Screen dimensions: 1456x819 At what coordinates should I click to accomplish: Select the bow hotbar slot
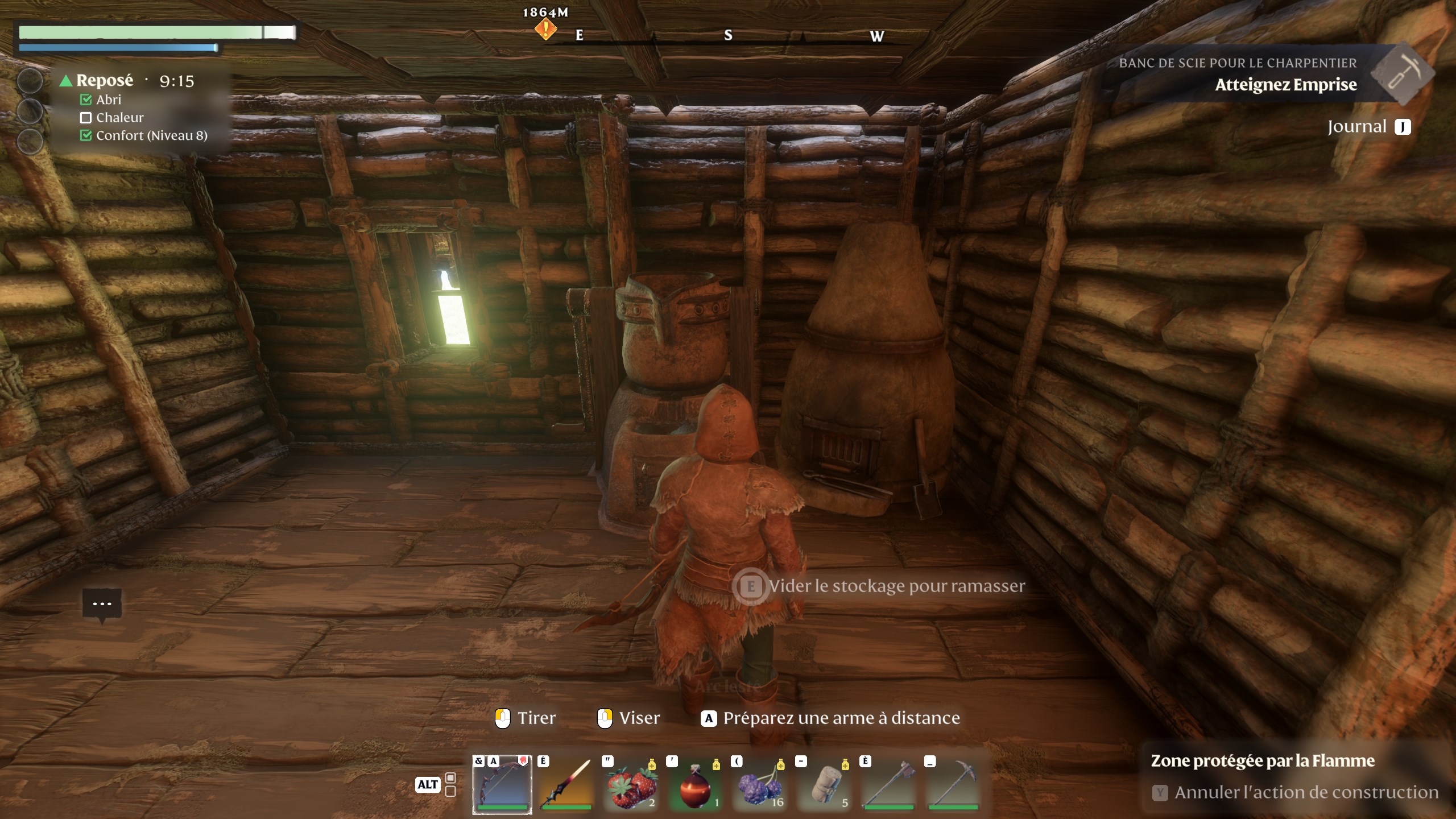coord(502,784)
